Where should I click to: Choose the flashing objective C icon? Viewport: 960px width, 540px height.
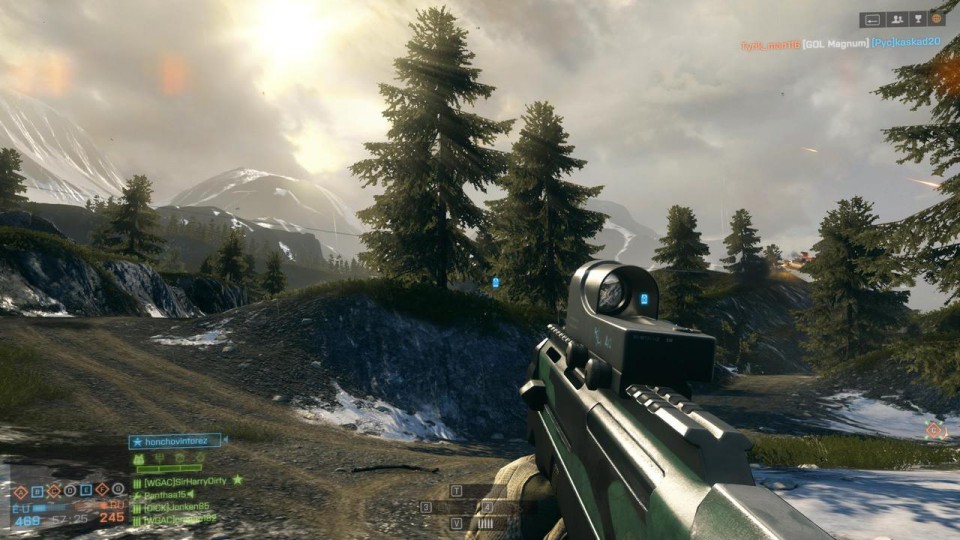53,490
